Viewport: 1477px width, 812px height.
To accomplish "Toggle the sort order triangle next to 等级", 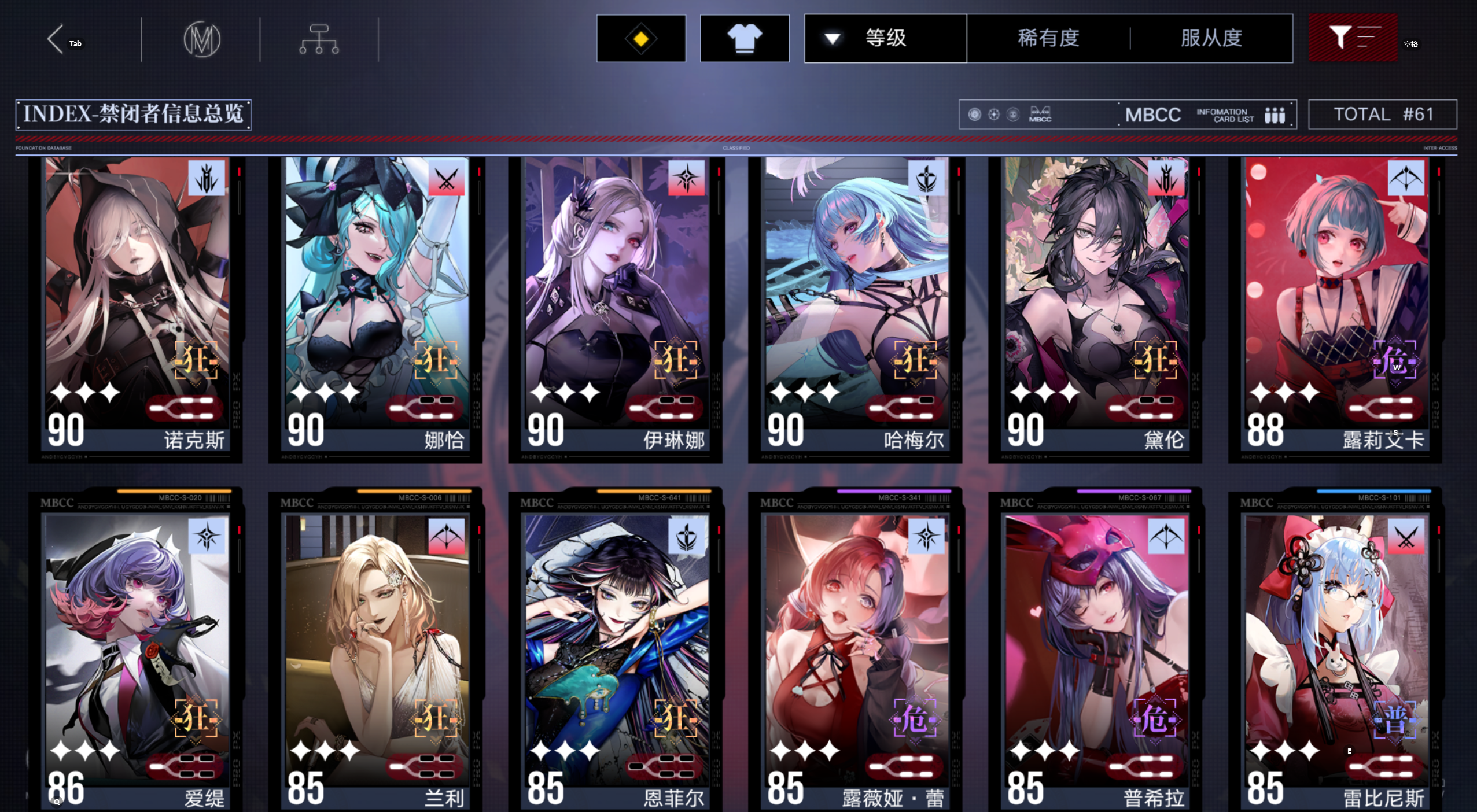I will click(832, 37).
